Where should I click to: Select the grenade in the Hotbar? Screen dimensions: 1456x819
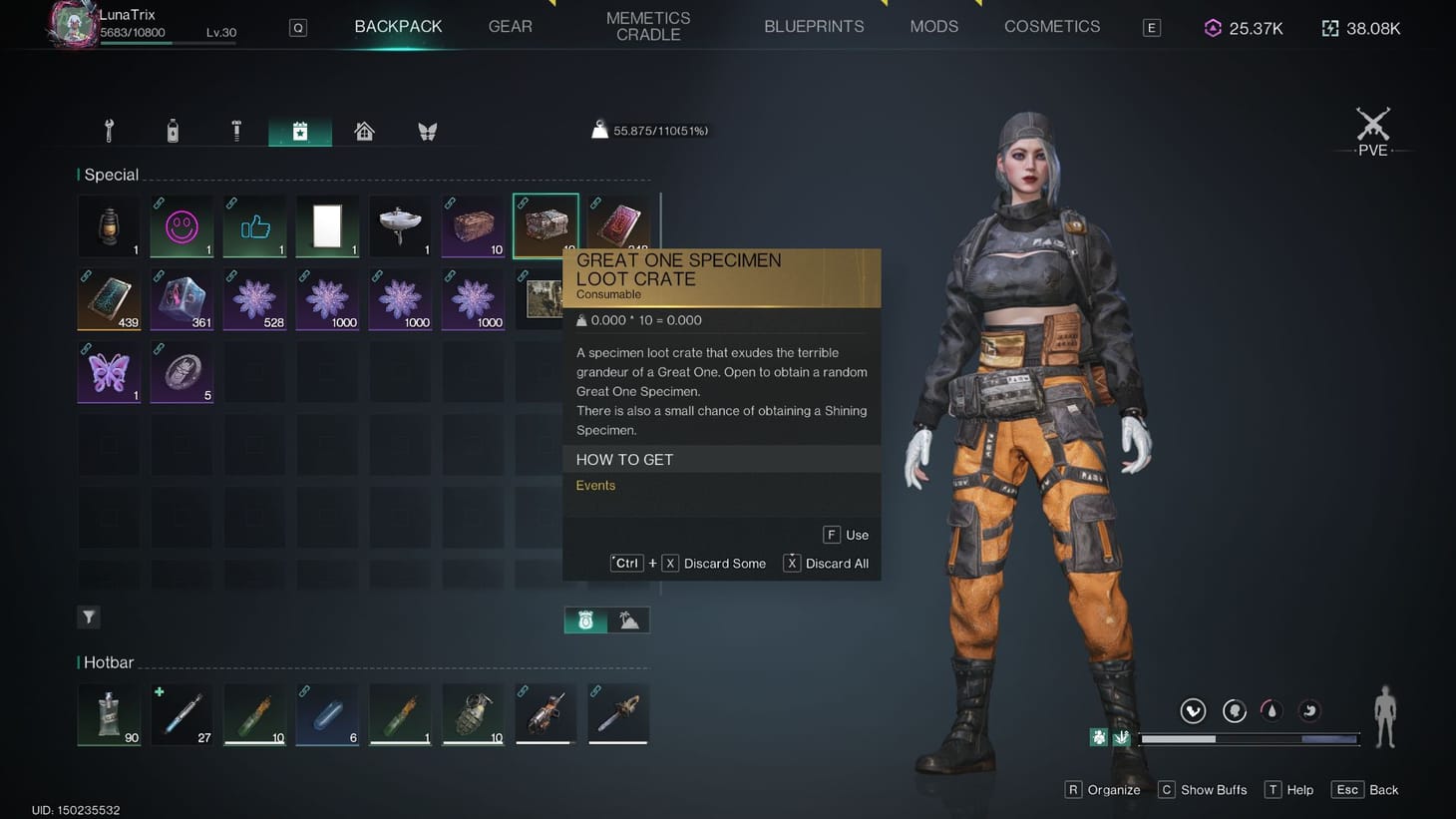(473, 713)
